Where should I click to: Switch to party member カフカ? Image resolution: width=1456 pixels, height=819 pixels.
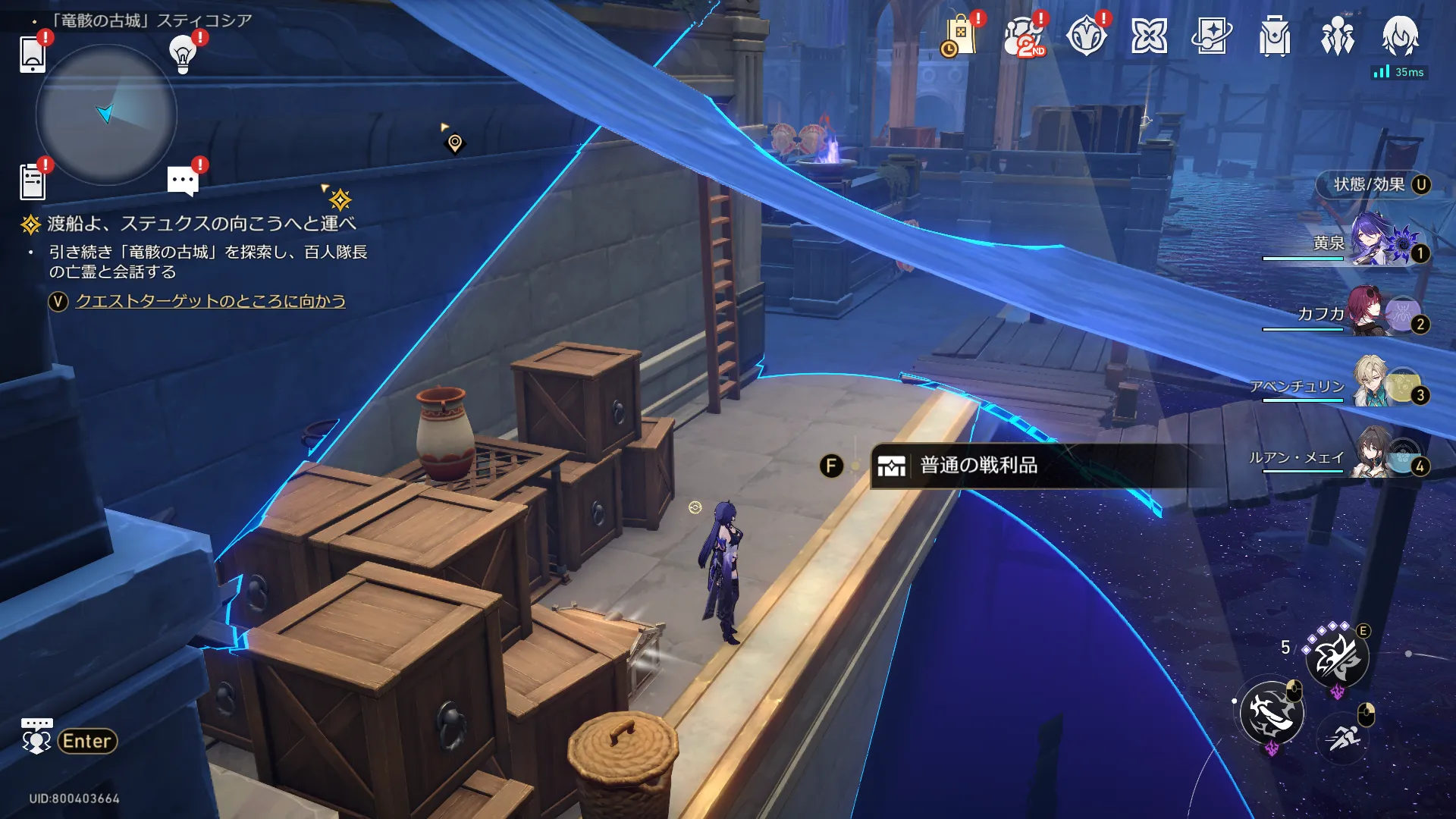pyautogui.click(x=1373, y=313)
